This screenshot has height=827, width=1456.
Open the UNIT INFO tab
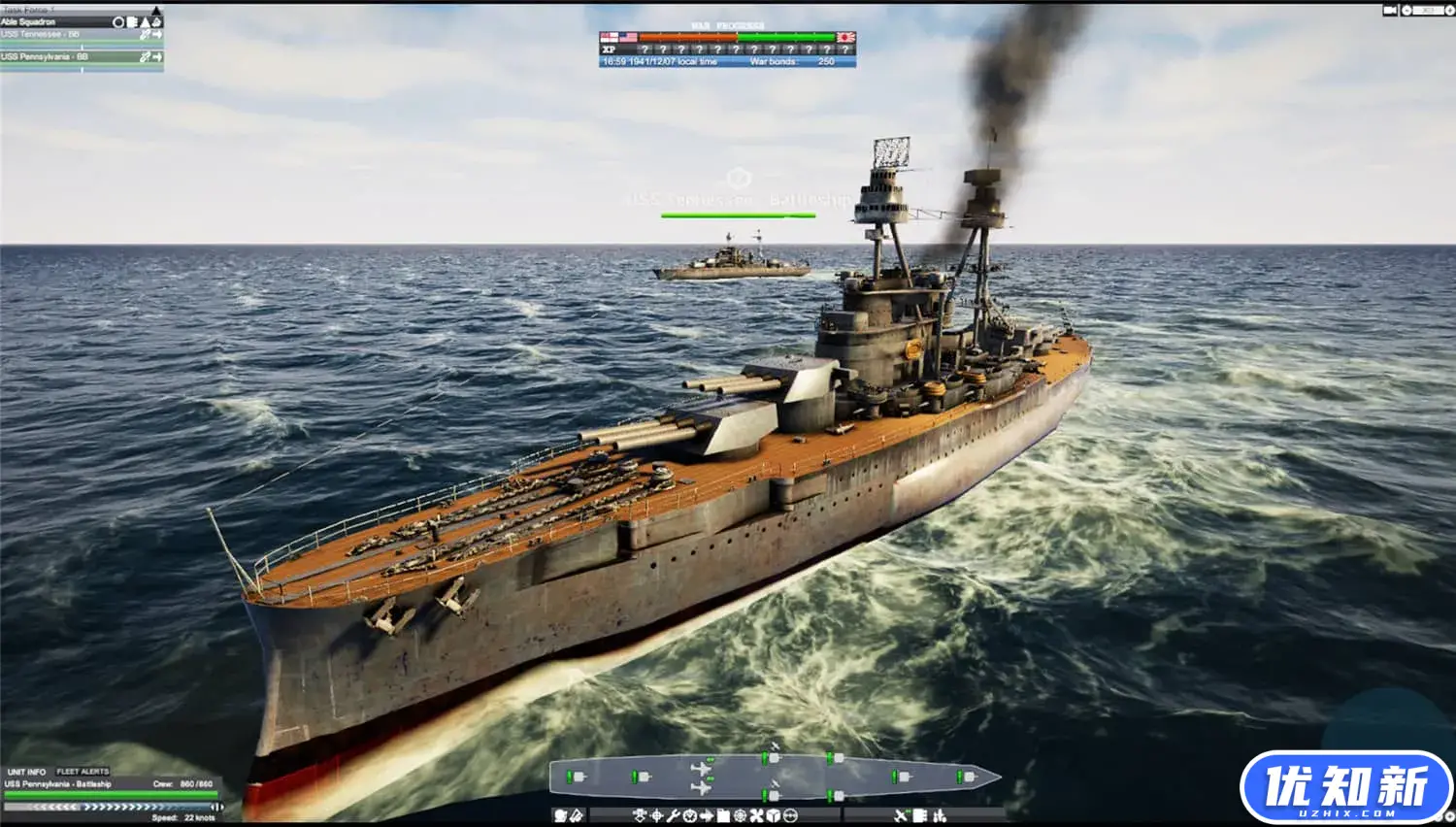tap(26, 771)
